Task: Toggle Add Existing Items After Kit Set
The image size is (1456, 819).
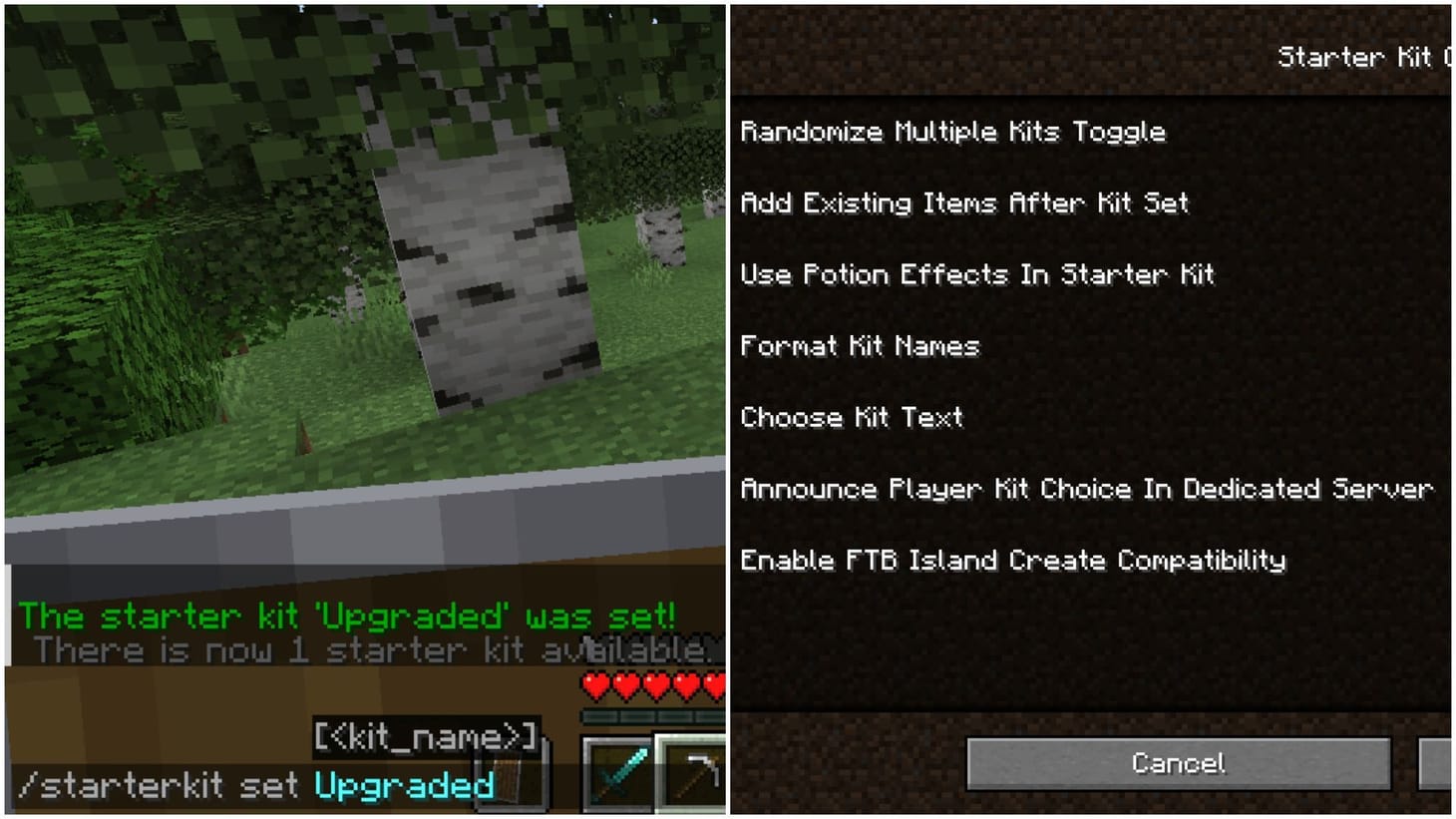Action: coord(965,203)
